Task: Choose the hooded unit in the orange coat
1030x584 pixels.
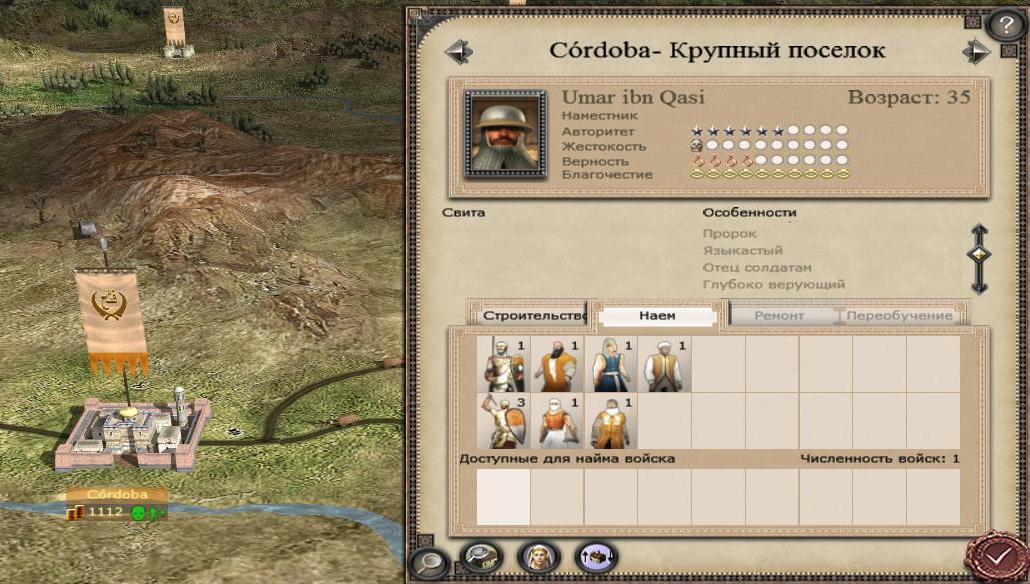Action: coord(611,422)
